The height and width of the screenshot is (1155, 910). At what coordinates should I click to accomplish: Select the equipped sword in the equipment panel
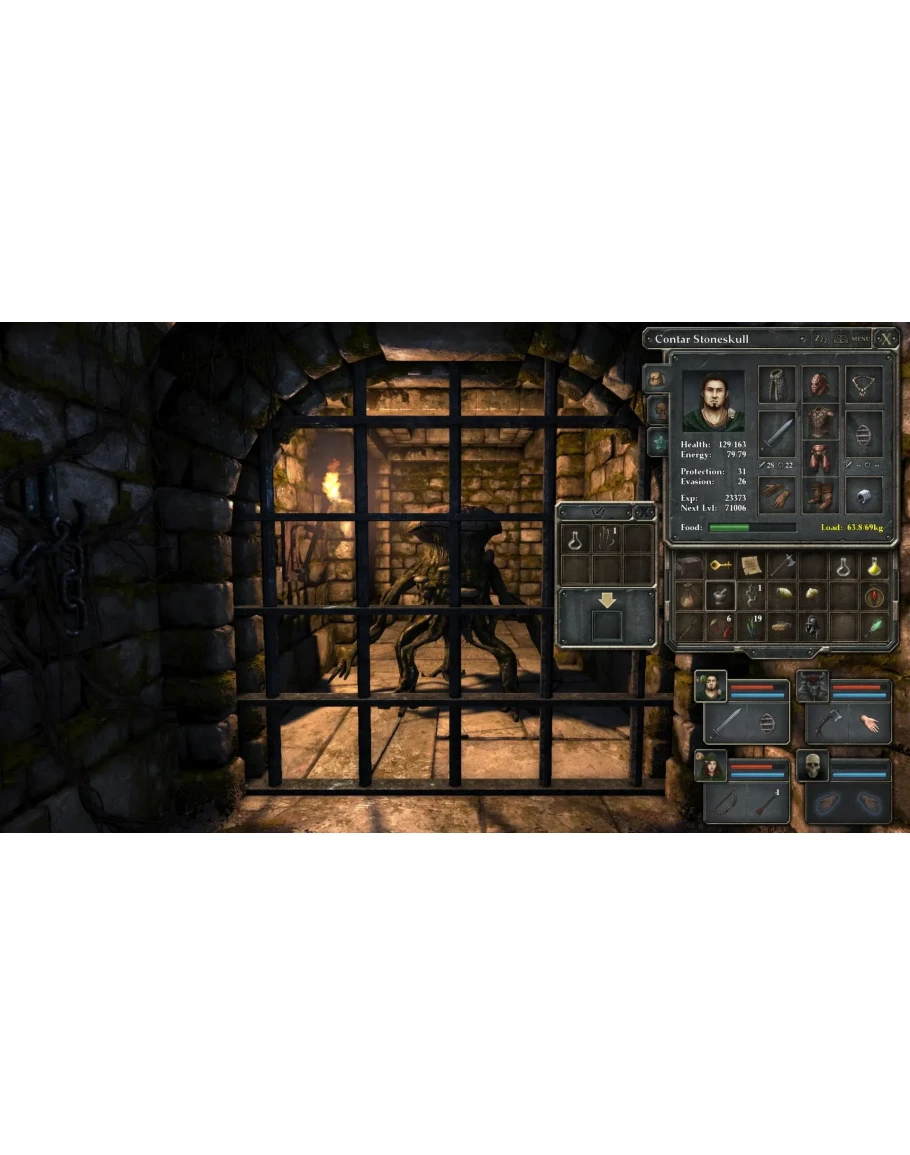pos(777,433)
